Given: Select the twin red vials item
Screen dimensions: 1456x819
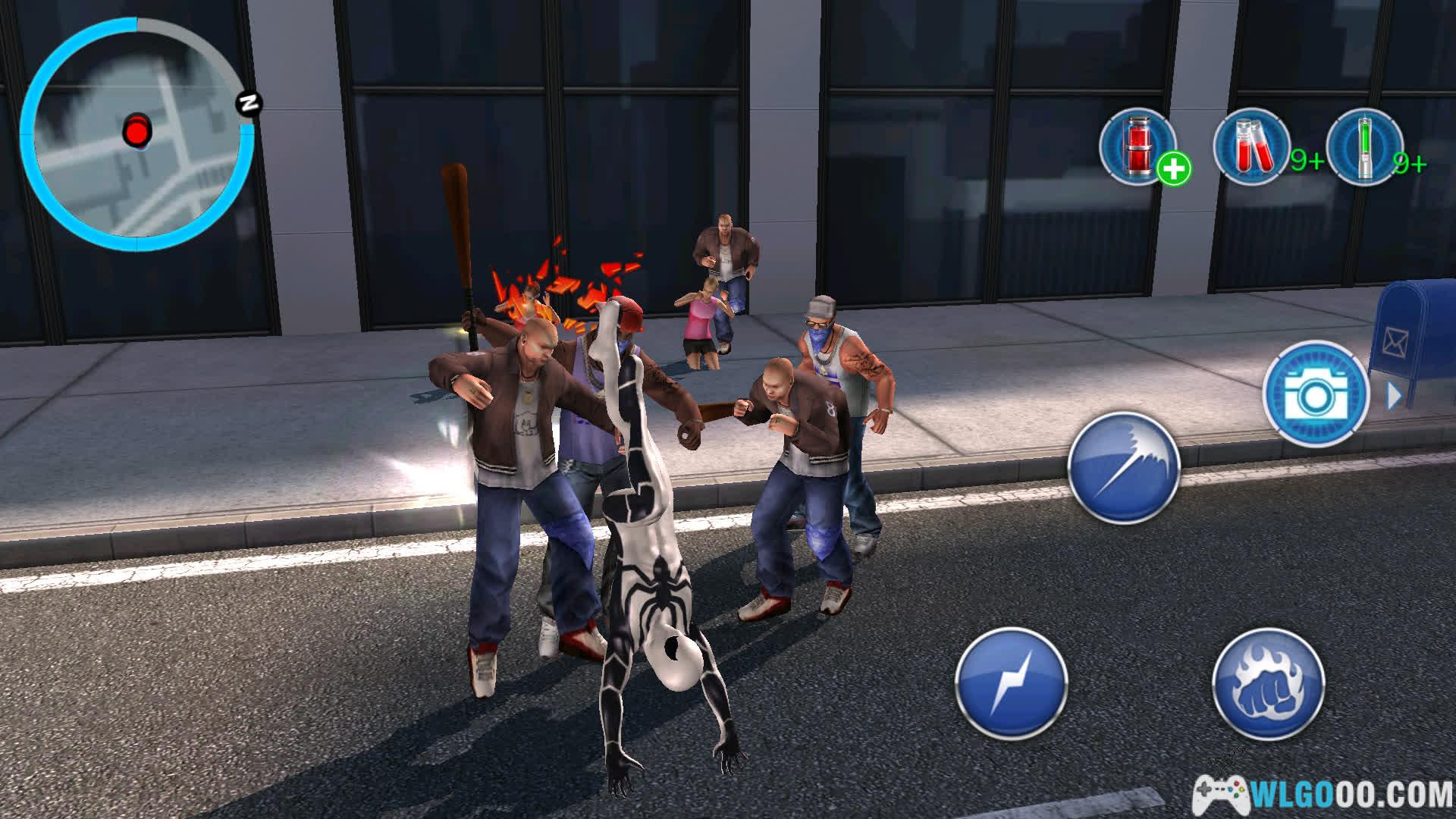Looking at the screenshot, I should [1252, 146].
